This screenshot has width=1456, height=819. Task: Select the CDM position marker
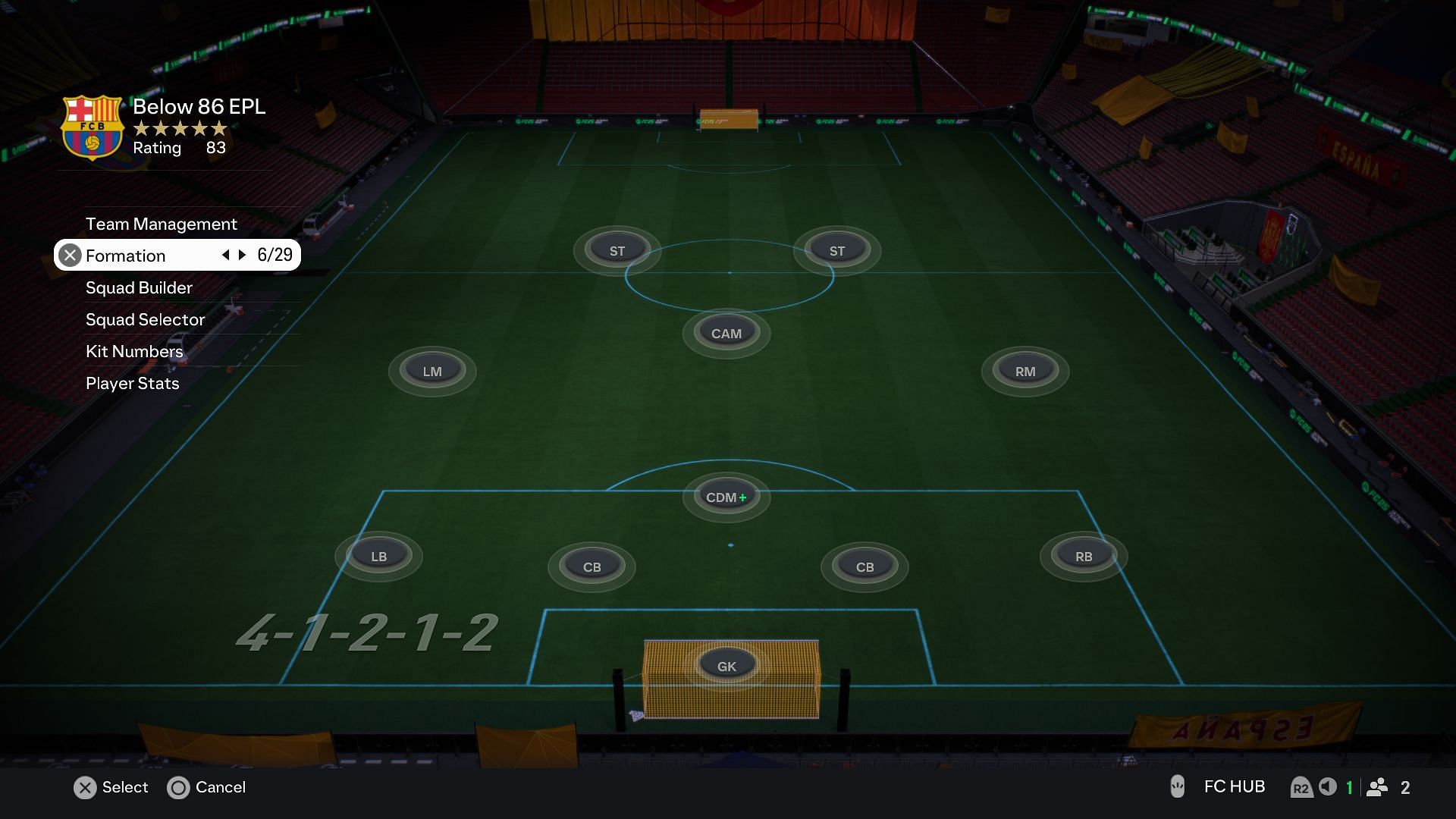(x=726, y=497)
